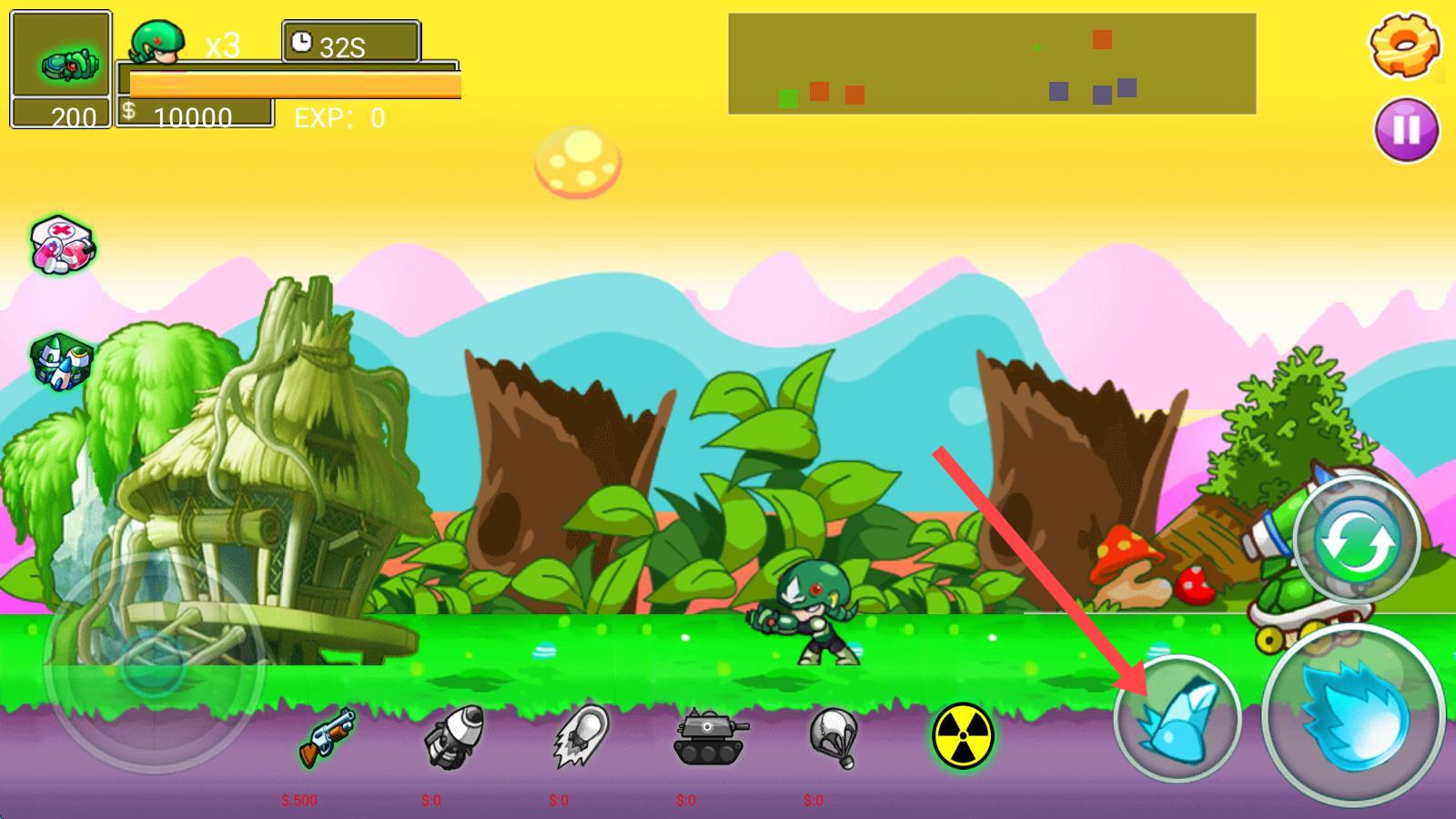Call in the tank support
The width and height of the screenshot is (1456, 819).
click(x=710, y=736)
